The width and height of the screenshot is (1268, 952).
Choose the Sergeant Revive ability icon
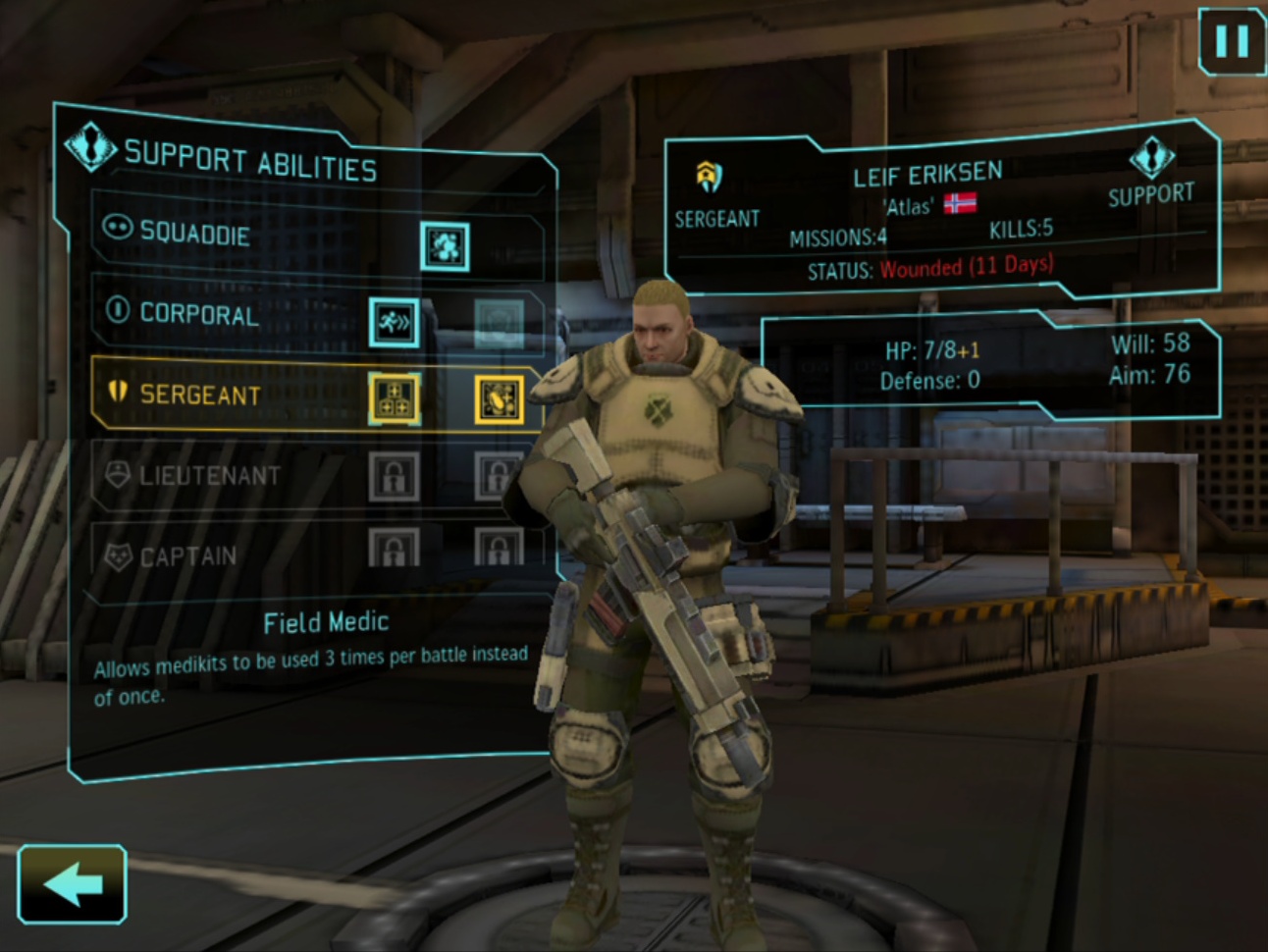click(x=499, y=399)
